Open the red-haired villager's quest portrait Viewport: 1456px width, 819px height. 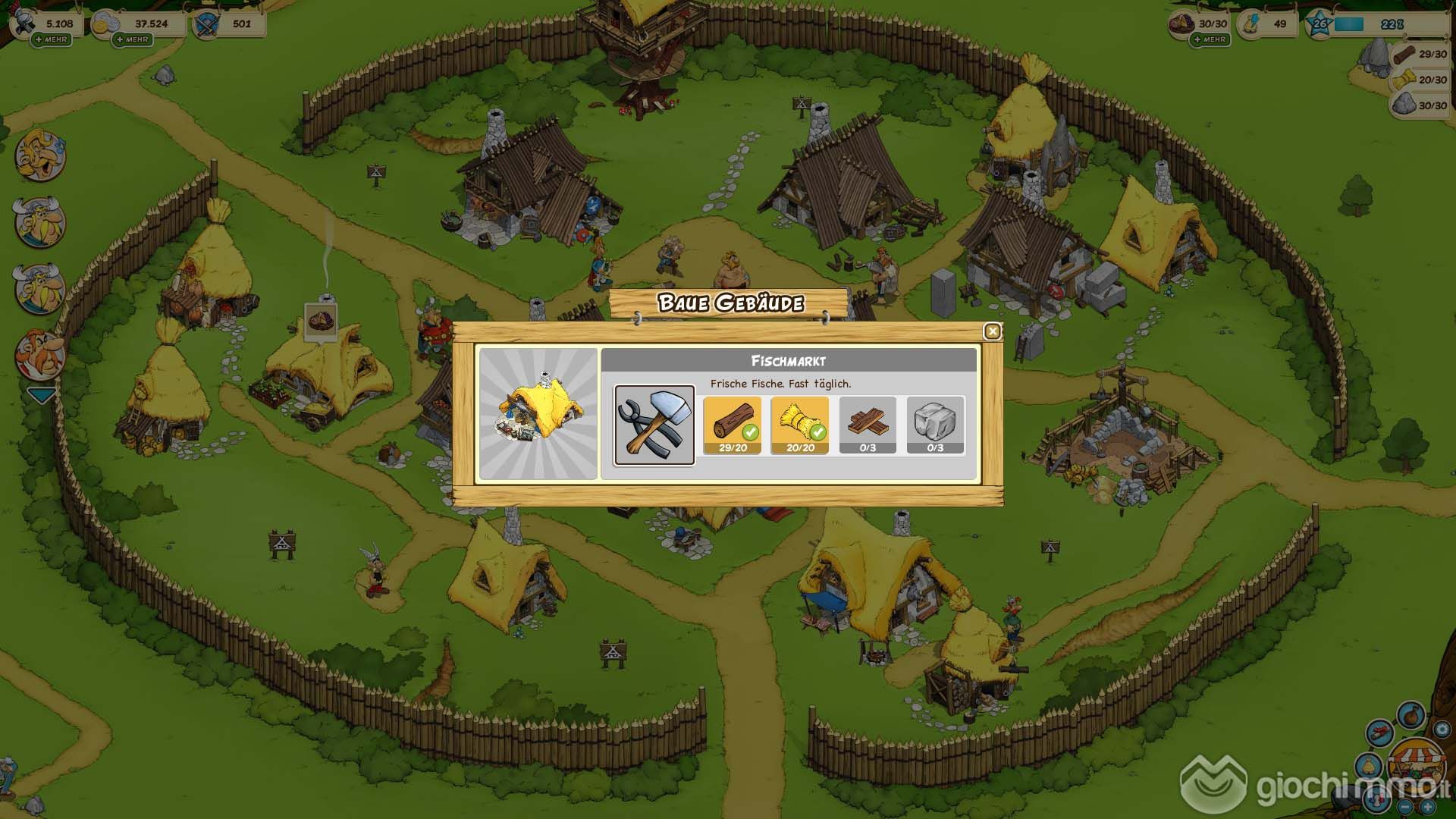39,355
